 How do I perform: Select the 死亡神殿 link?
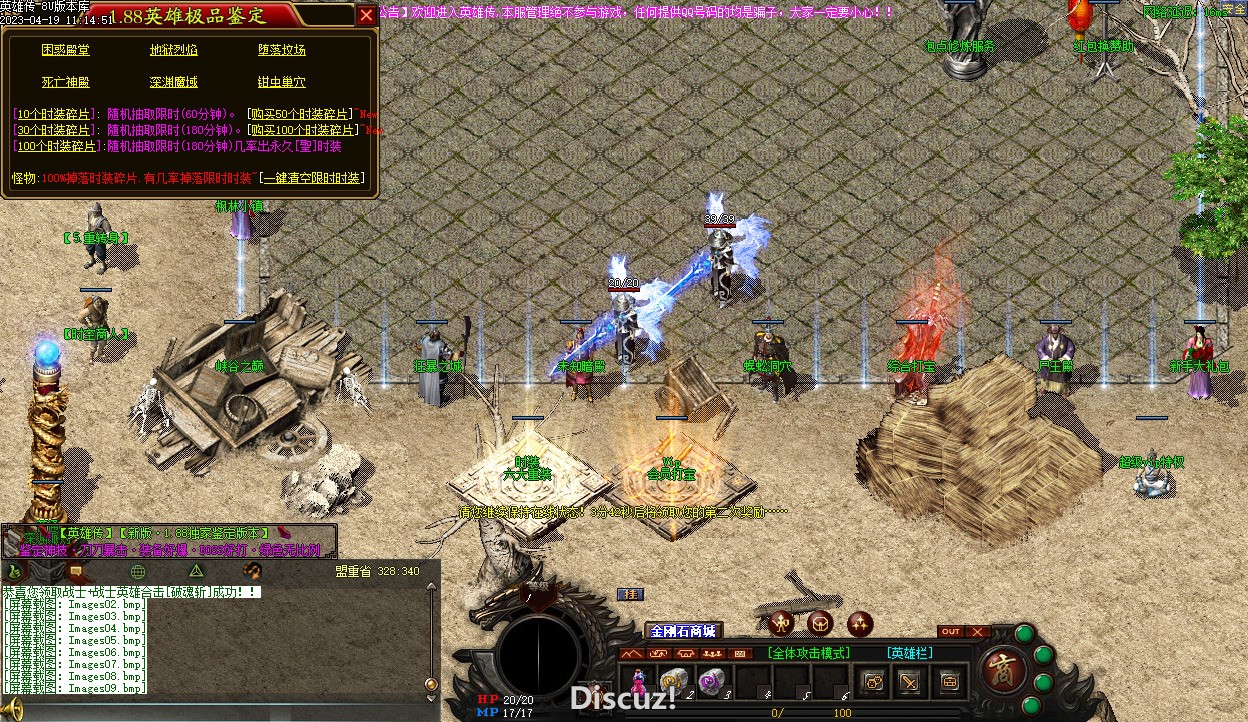[65, 82]
